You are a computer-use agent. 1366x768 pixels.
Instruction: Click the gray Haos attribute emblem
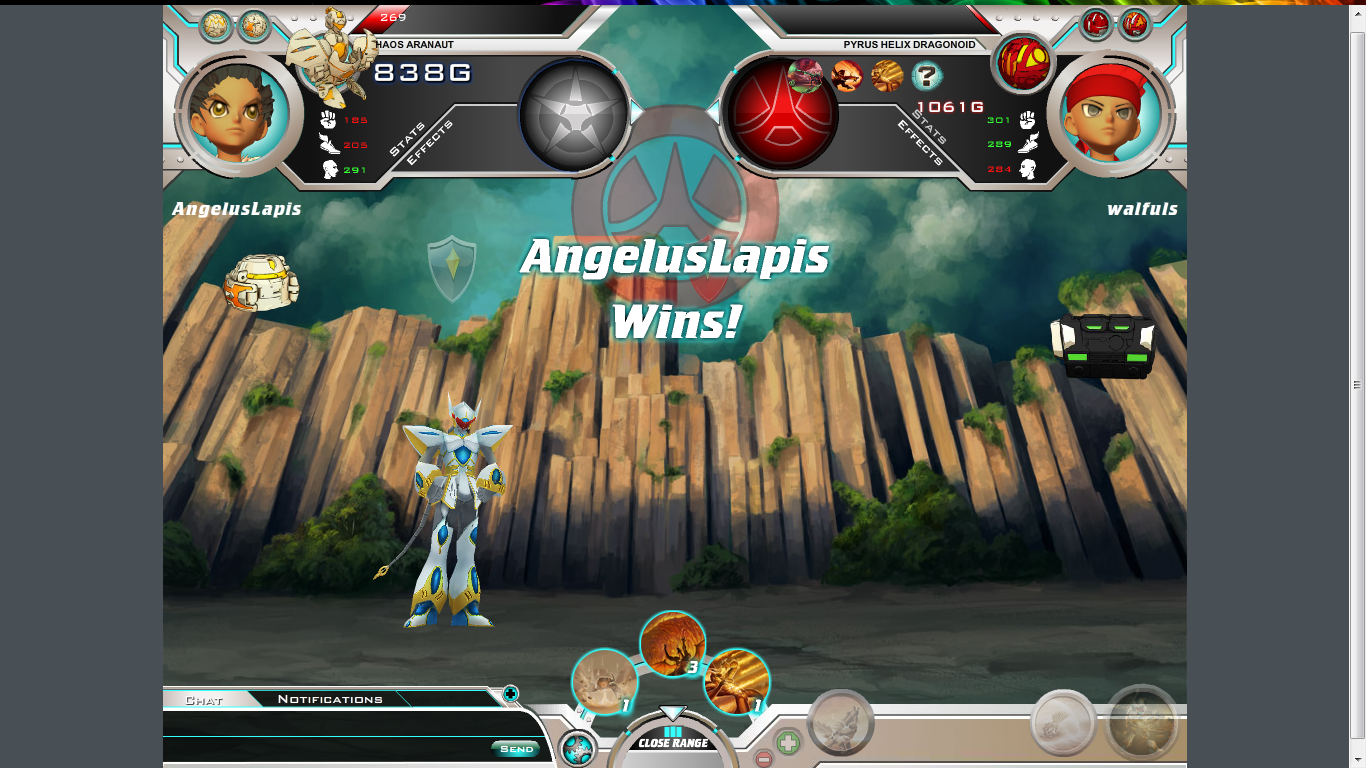575,114
